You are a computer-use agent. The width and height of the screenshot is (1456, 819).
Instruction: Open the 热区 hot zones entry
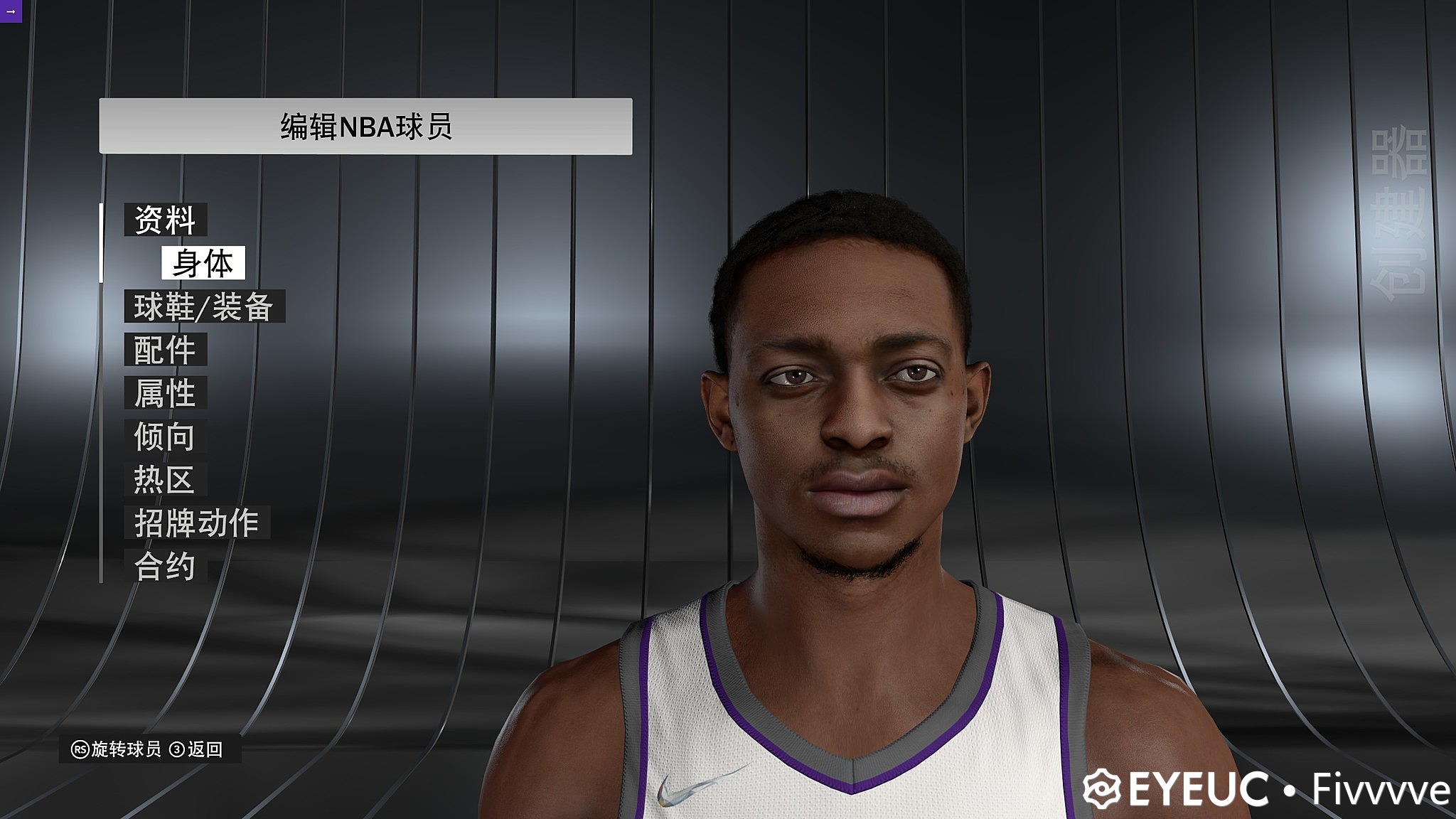tap(165, 480)
